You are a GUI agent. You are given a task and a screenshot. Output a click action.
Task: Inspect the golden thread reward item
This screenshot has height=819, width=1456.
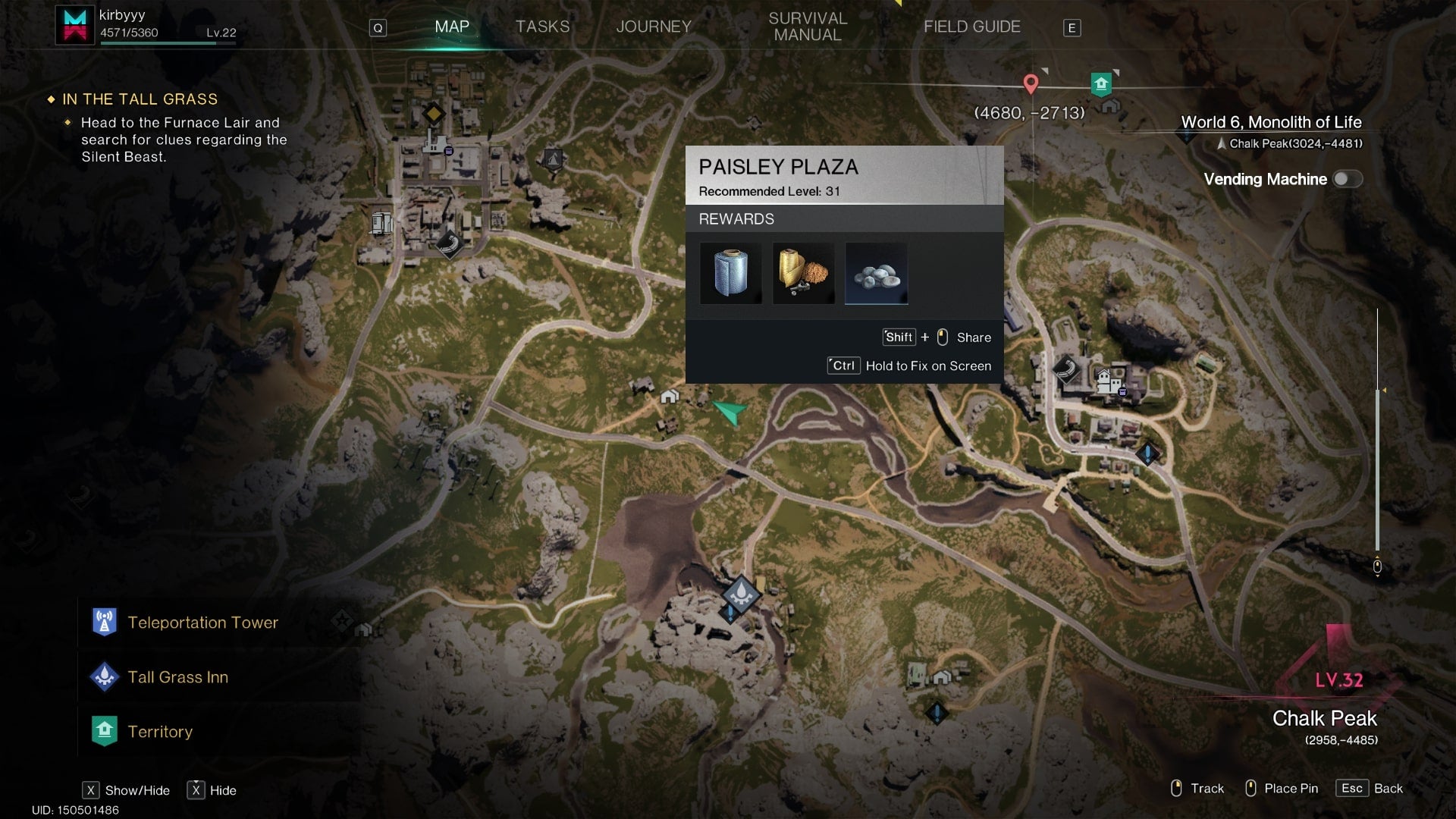[804, 273]
